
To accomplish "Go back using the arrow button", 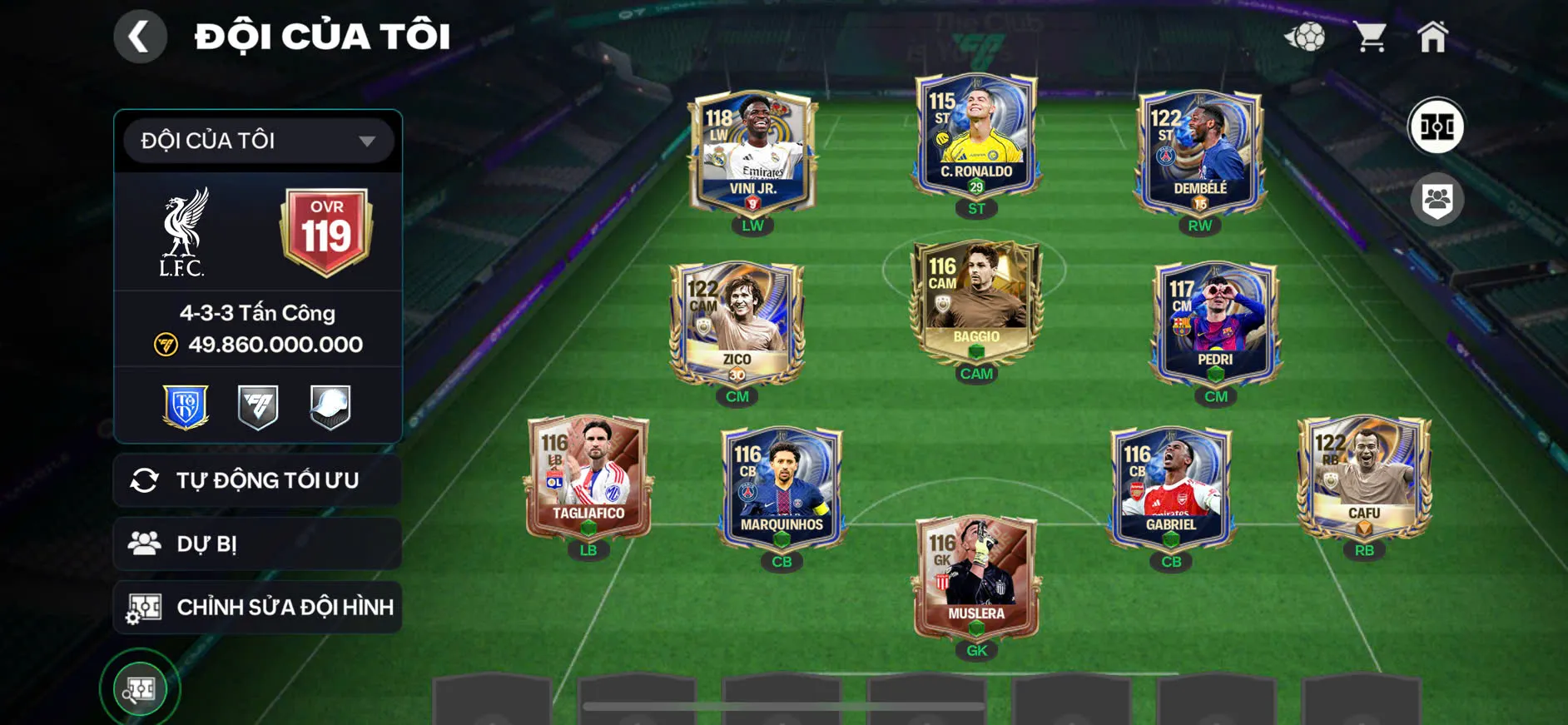I will click(140, 37).
